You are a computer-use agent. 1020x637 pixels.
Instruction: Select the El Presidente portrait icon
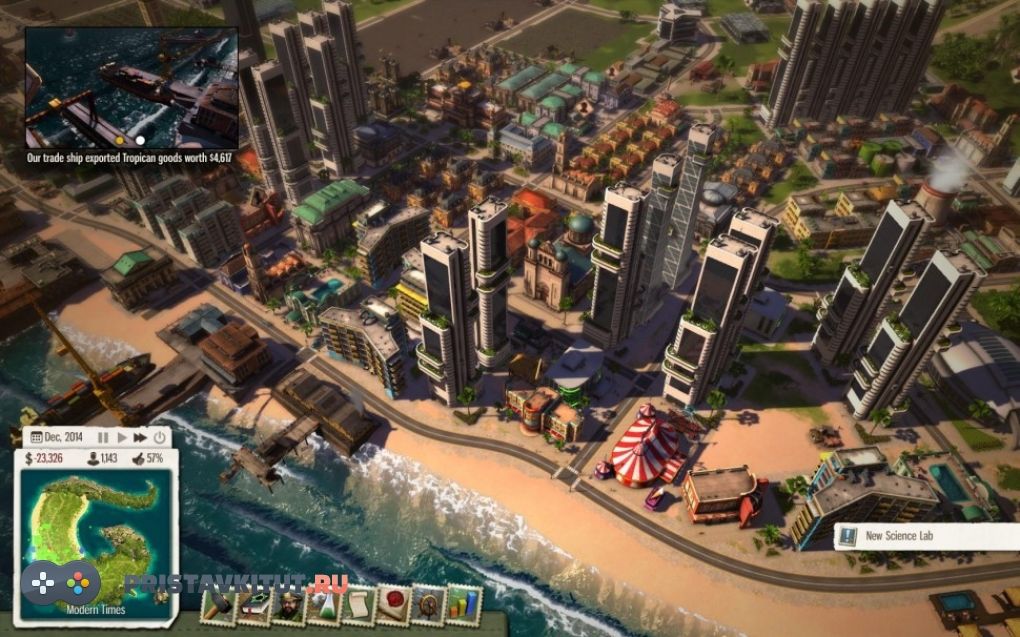[x=289, y=605]
